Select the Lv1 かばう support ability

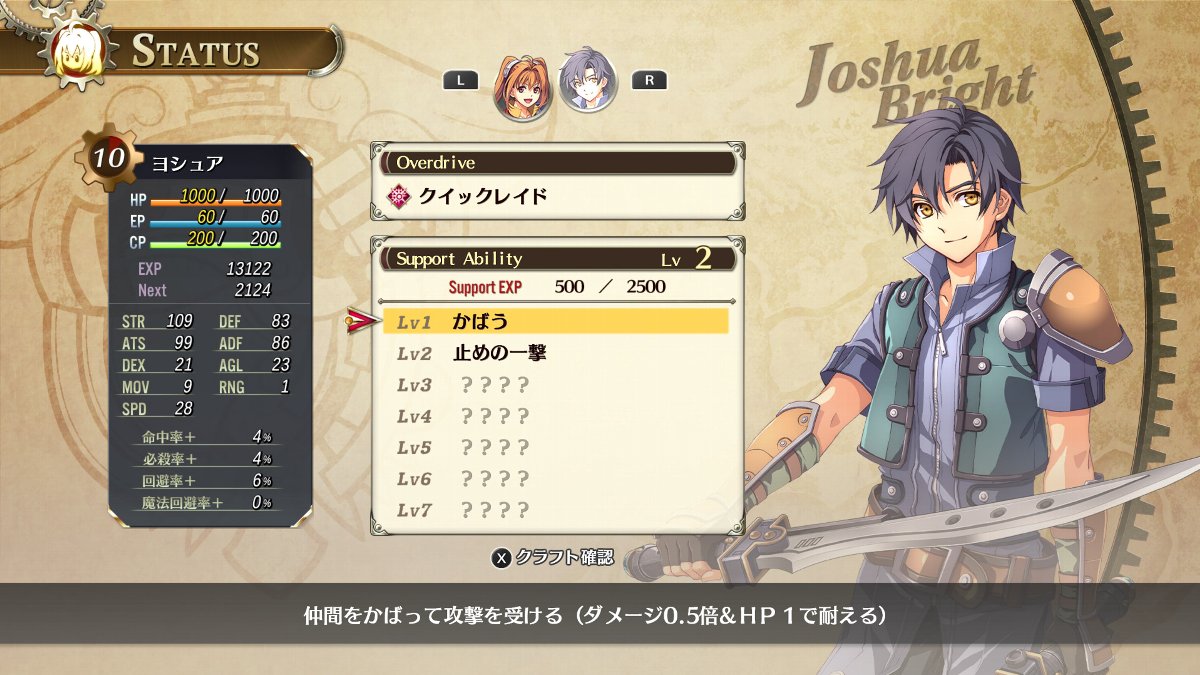coord(555,321)
